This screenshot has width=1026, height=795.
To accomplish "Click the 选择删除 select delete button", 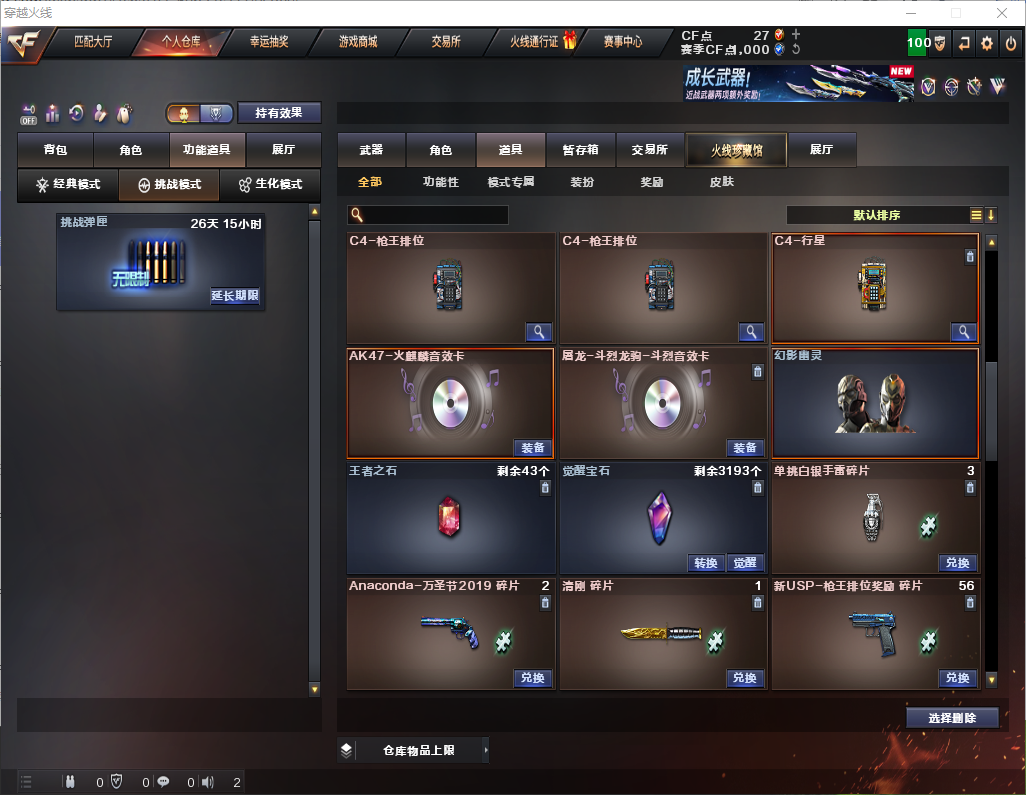I will 952,718.
